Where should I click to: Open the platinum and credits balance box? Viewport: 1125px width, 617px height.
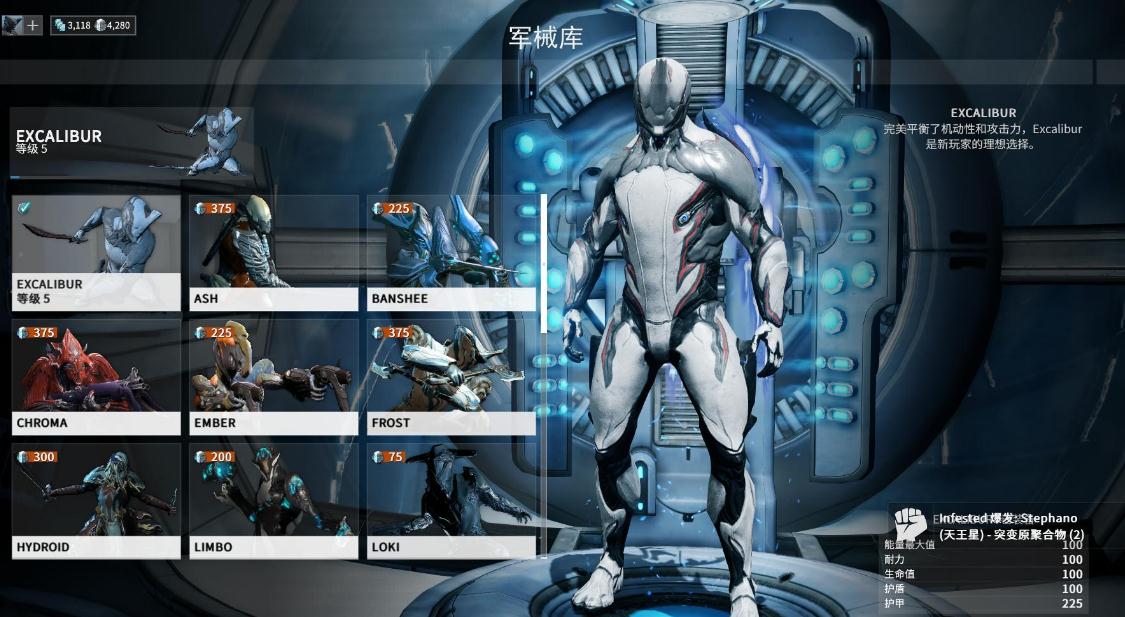click(x=92, y=25)
